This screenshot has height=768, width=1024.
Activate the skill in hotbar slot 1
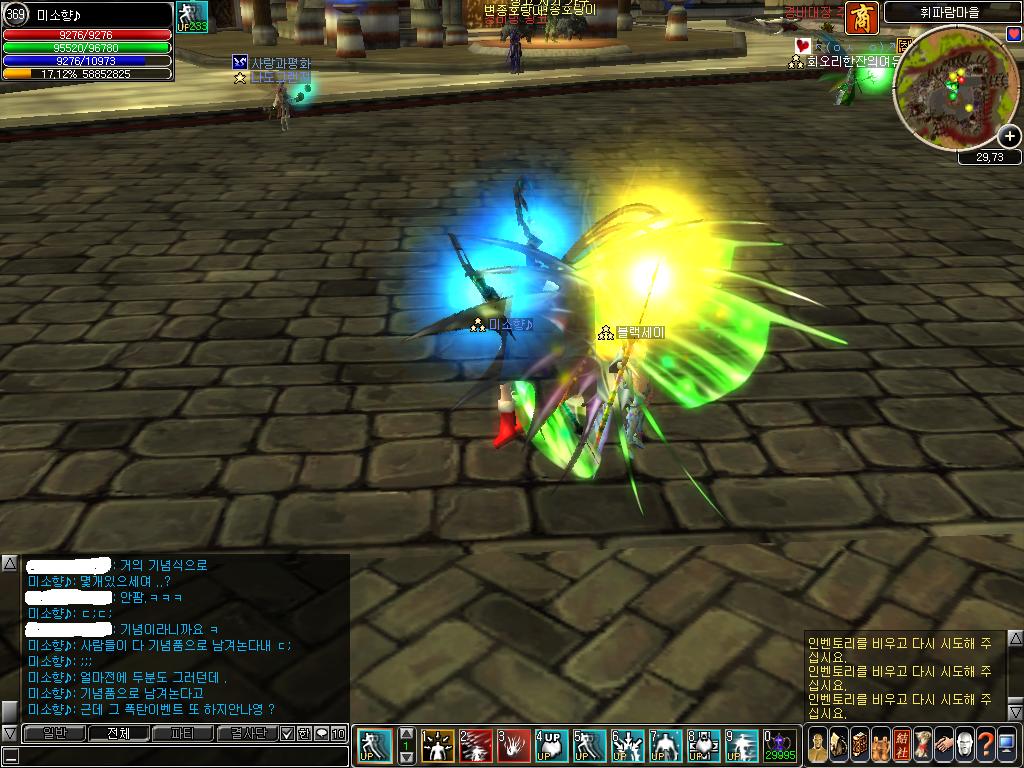(437, 745)
